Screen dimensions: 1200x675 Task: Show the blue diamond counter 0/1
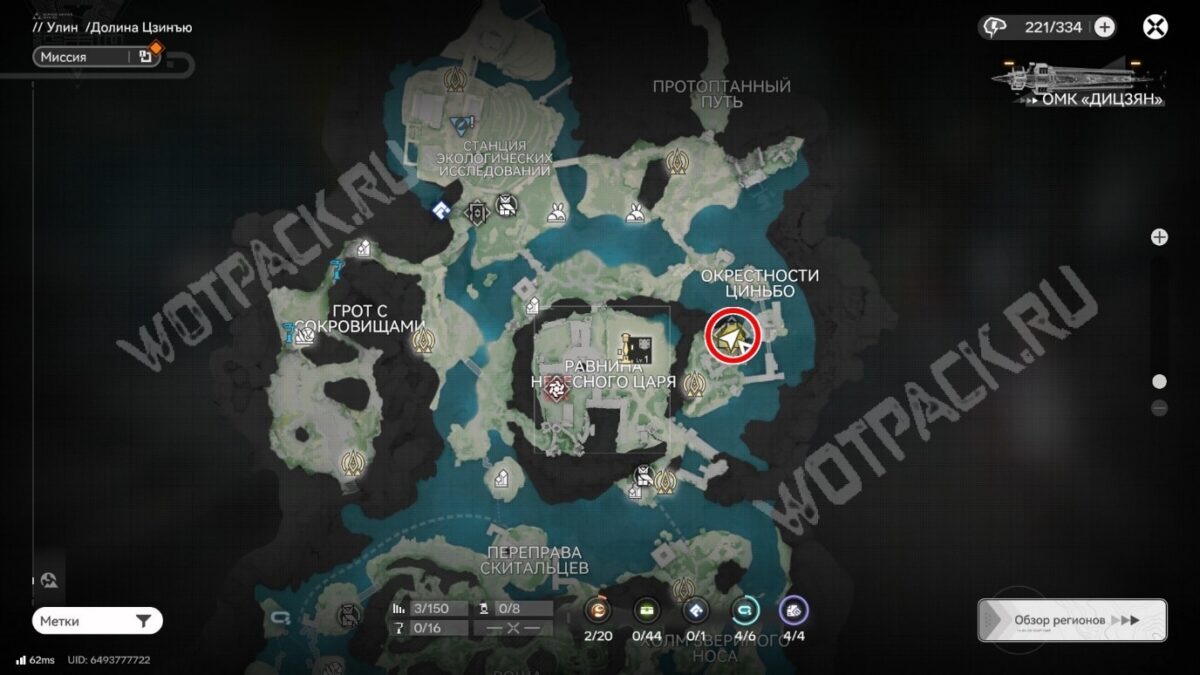pos(695,610)
